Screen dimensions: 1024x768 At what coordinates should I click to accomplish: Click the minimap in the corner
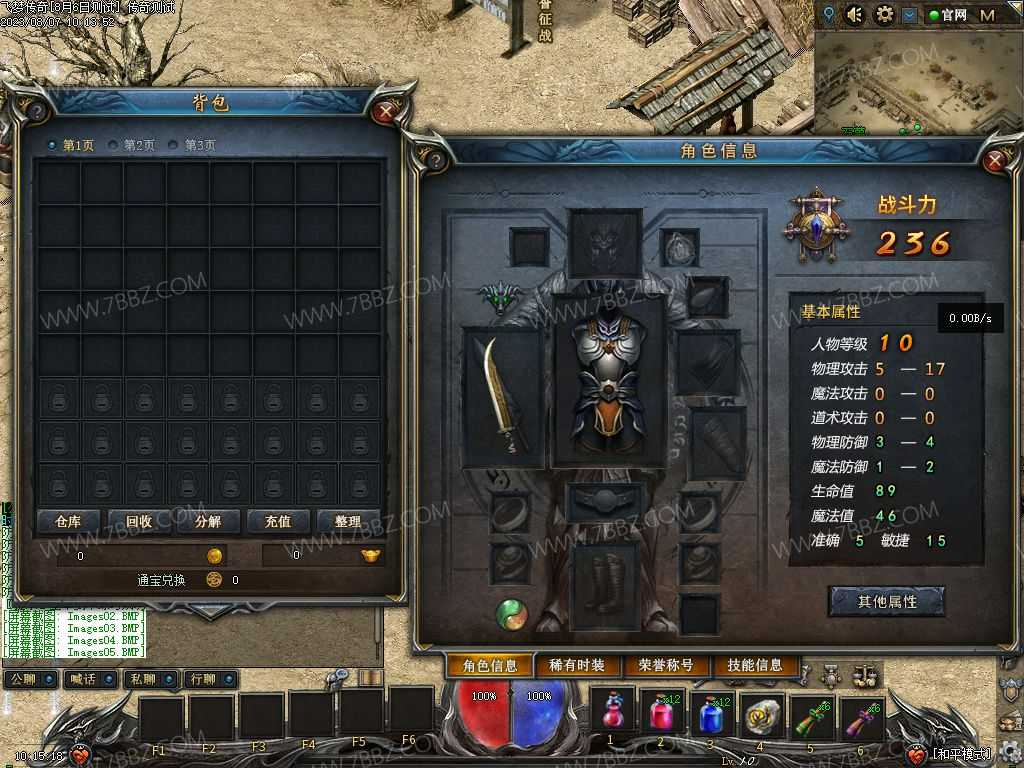917,80
